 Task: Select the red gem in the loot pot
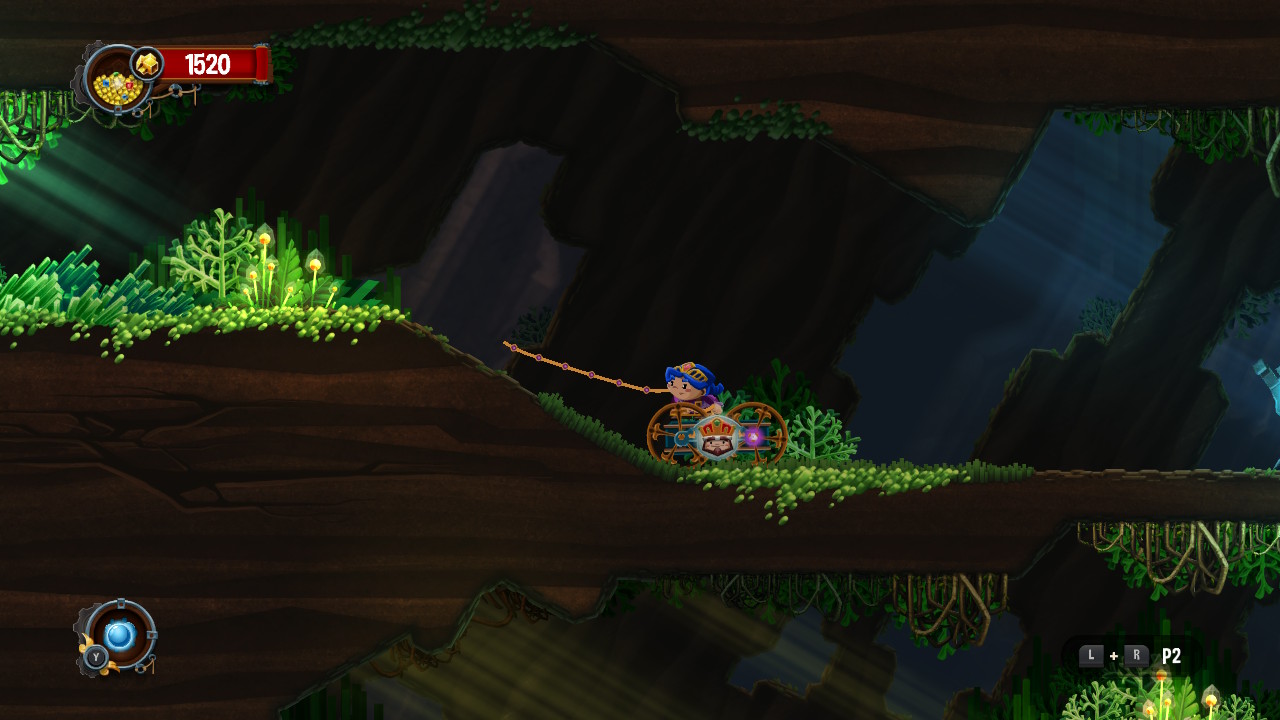click(128, 85)
